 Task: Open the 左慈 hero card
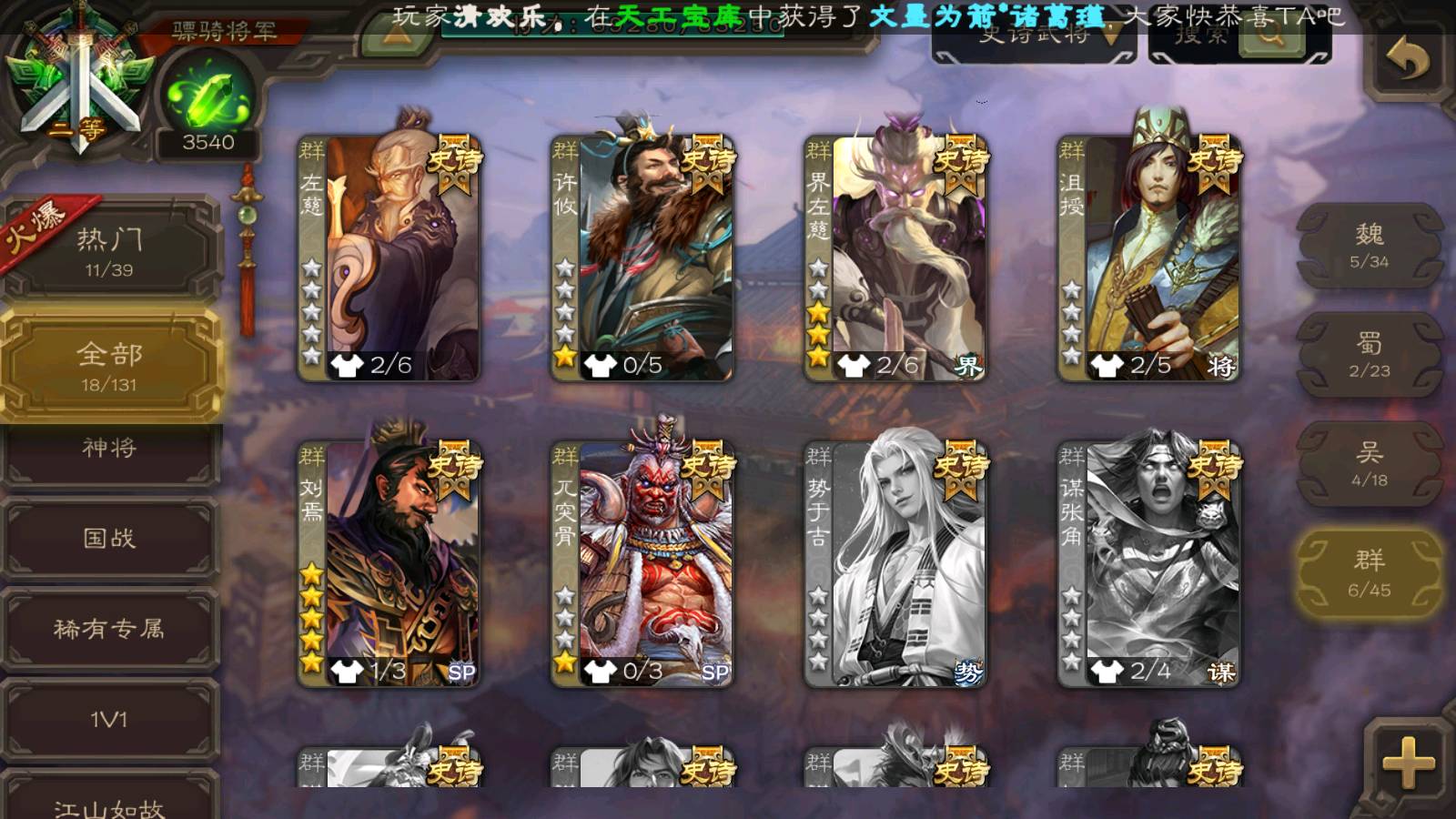tap(389, 257)
